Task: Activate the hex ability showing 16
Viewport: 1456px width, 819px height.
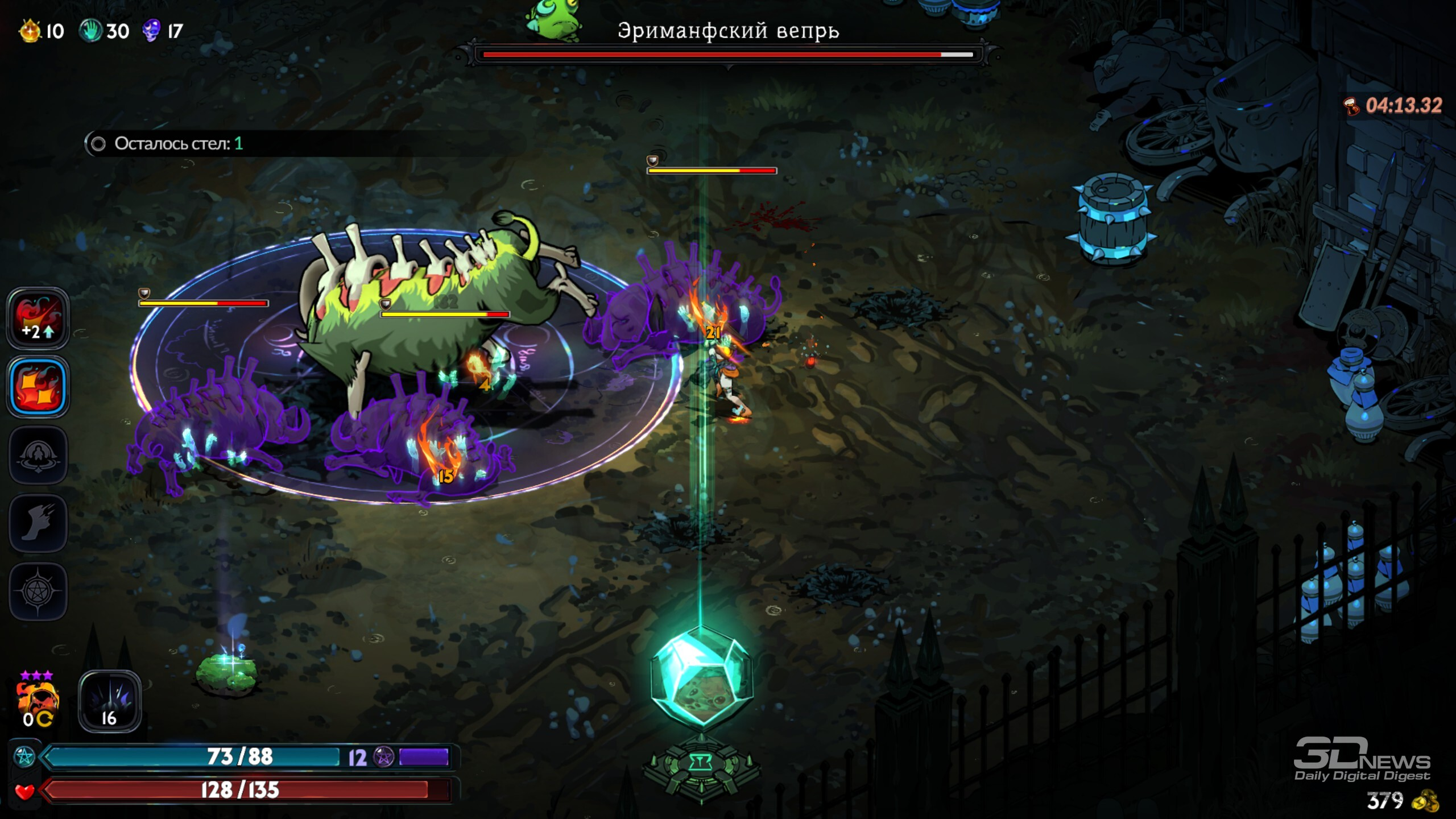Action: coord(109,702)
